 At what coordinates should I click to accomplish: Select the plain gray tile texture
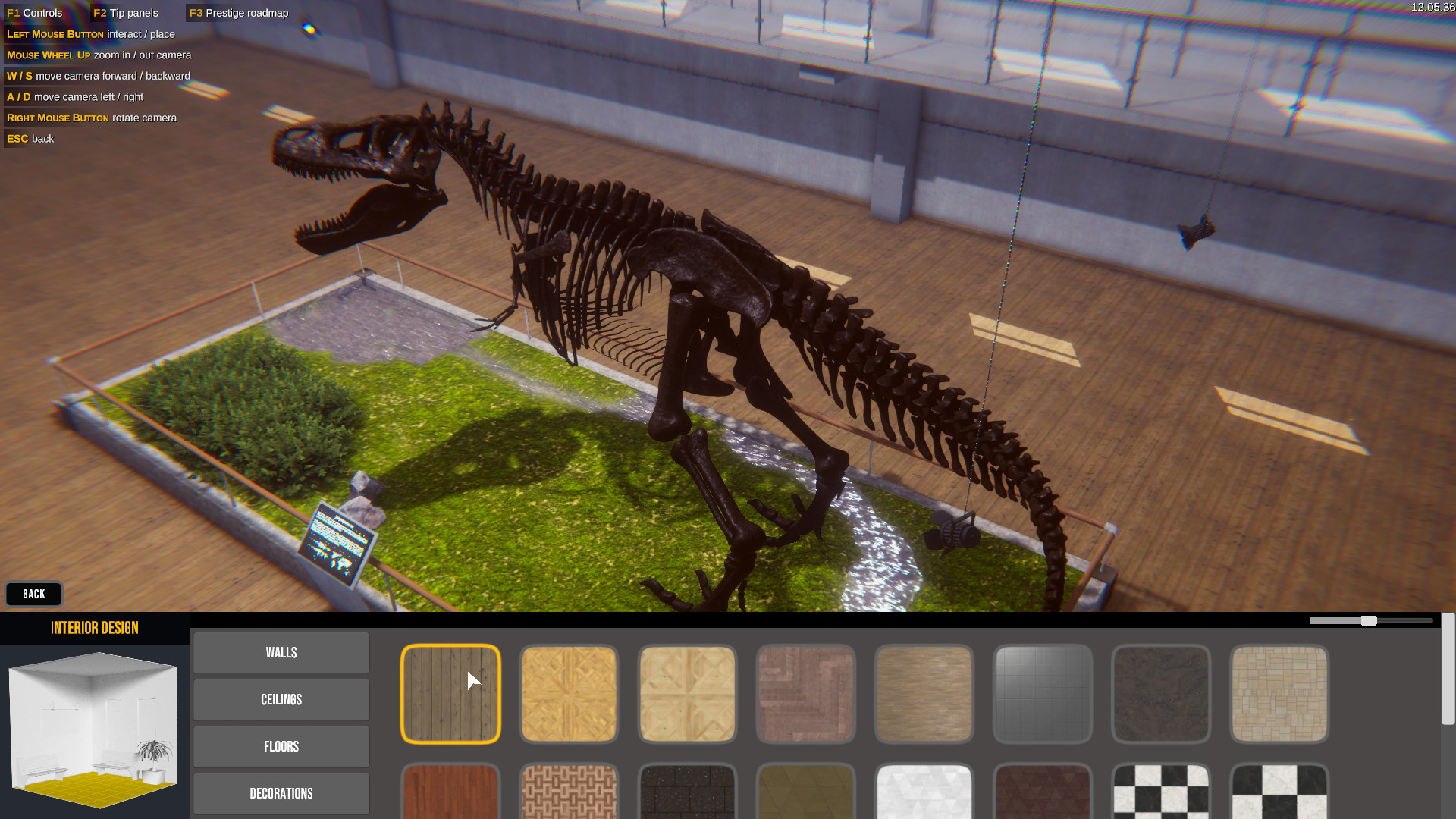pyautogui.click(x=1042, y=693)
